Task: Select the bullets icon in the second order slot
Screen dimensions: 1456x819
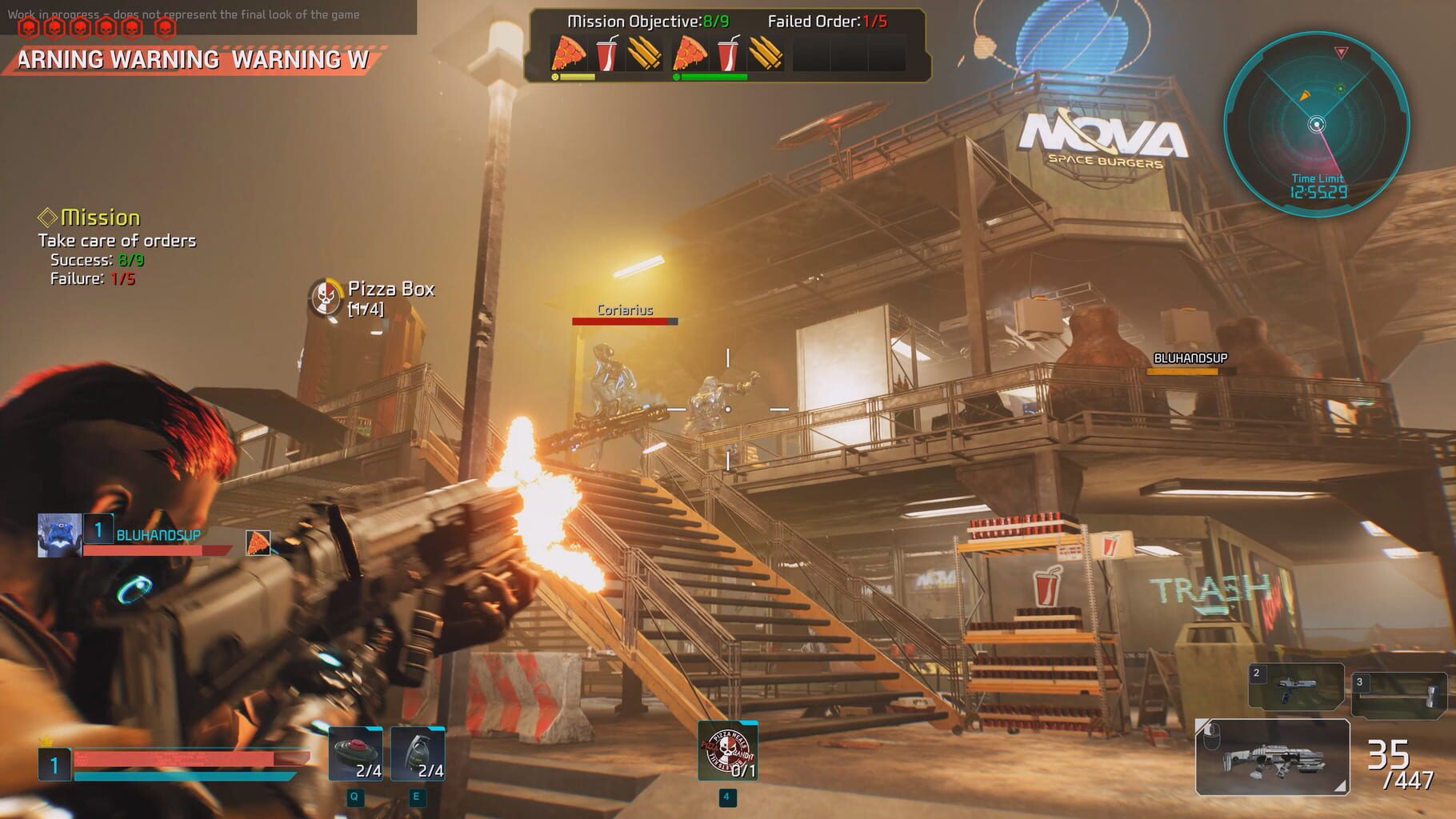Action: point(765,53)
